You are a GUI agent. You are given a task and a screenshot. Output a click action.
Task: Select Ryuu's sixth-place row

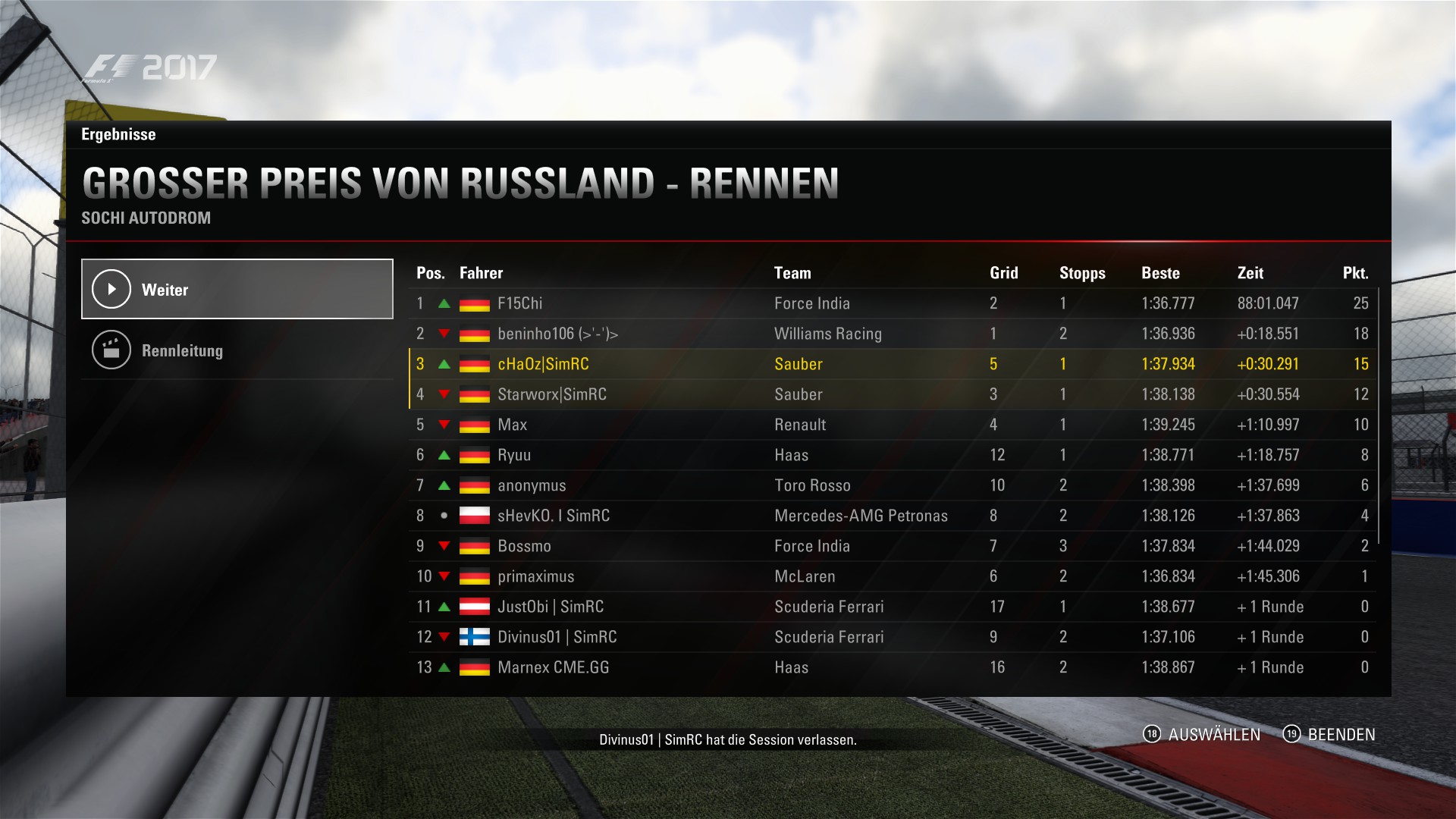point(892,455)
